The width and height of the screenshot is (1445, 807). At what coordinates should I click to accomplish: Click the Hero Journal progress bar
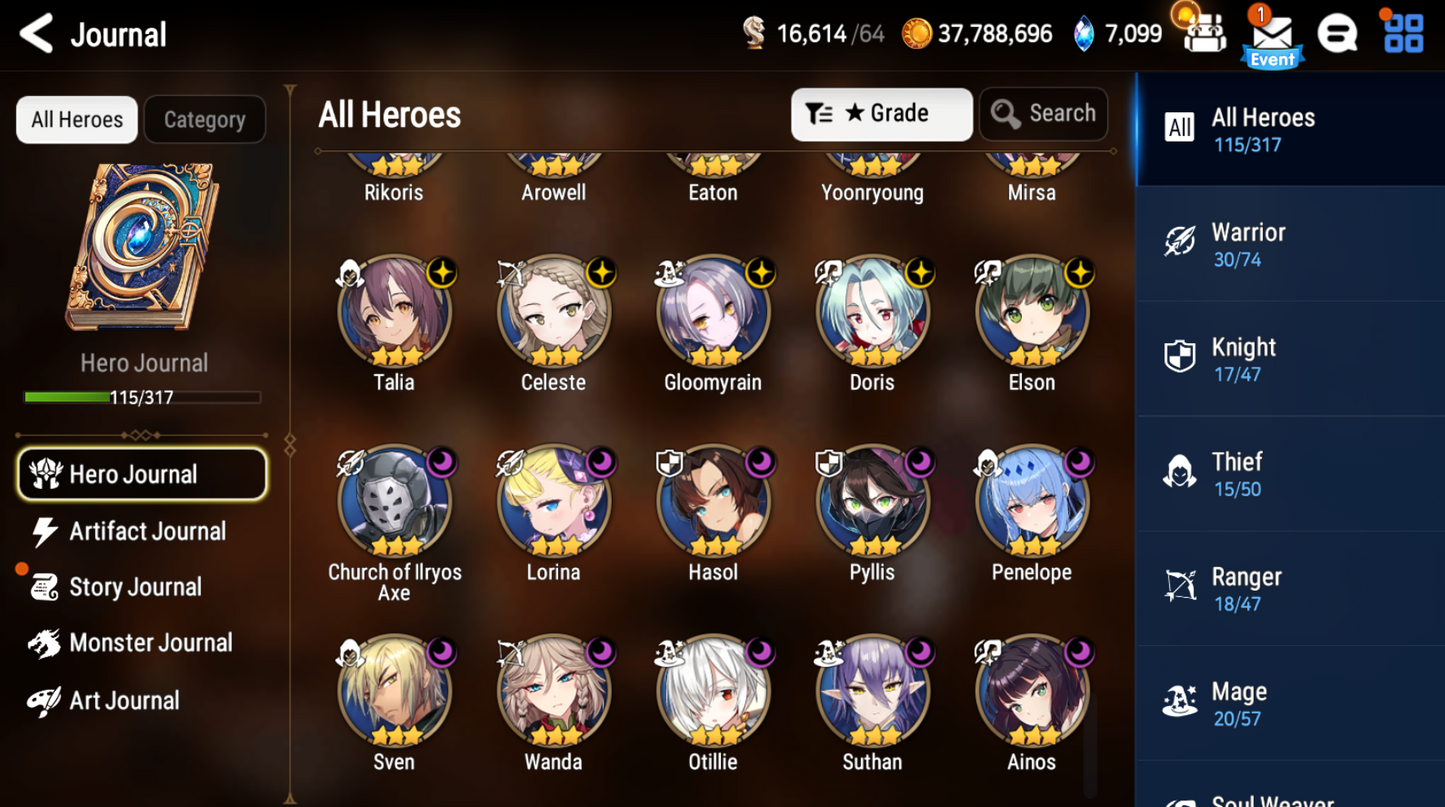(144, 398)
